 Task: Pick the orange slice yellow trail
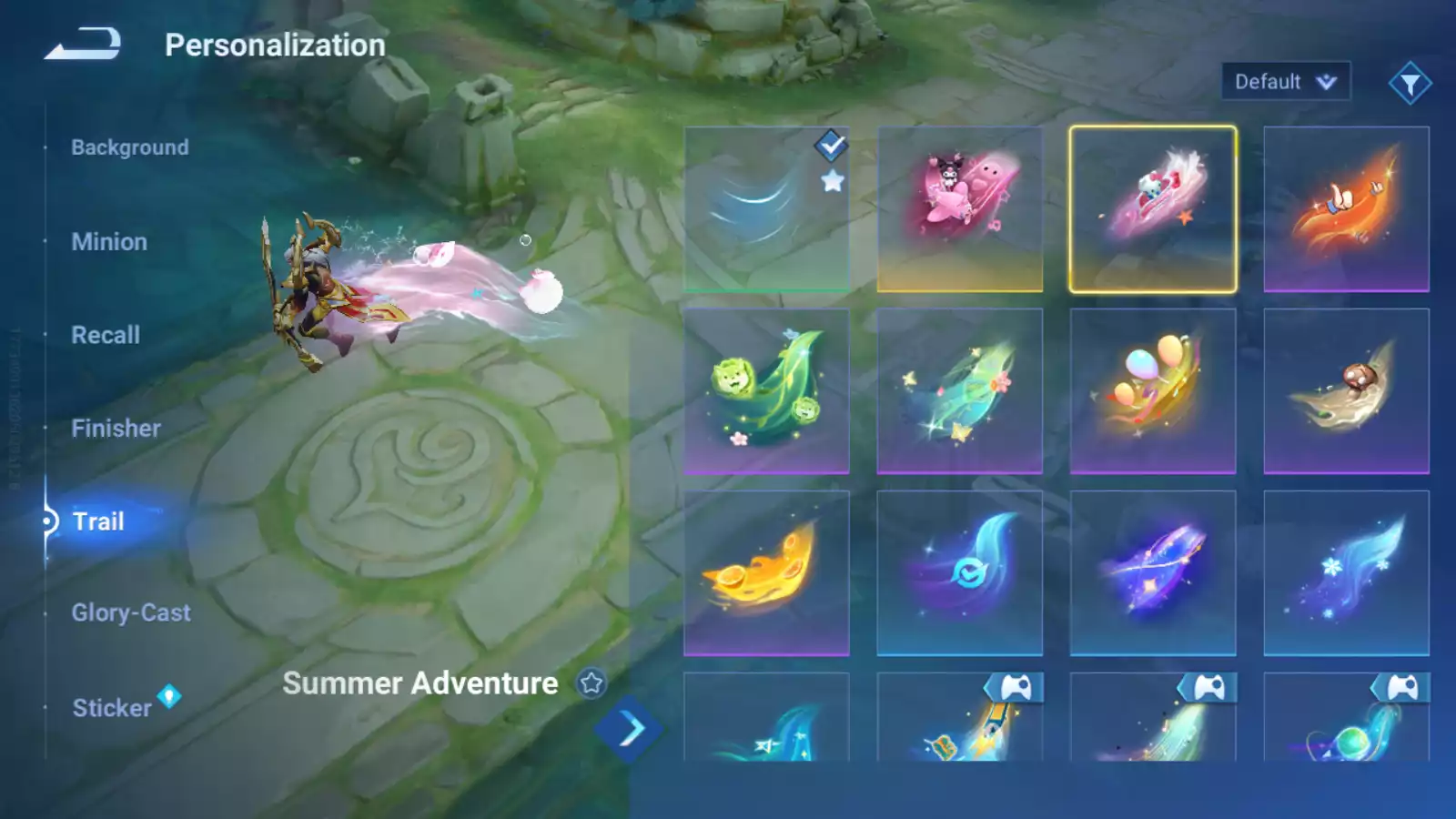(x=766, y=573)
